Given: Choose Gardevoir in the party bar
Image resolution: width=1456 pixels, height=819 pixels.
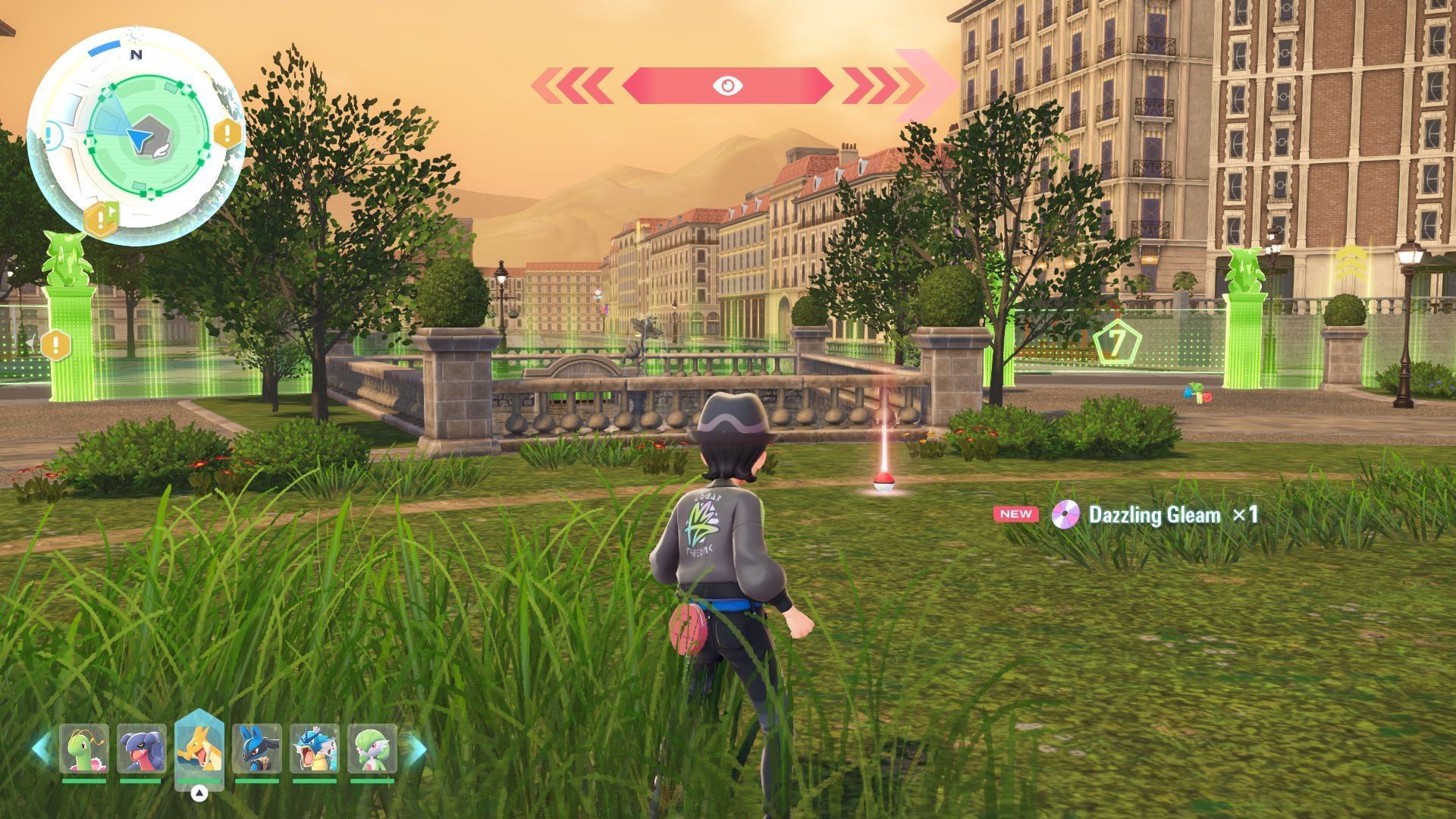Looking at the screenshot, I should pyautogui.click(x=372, y=749).
